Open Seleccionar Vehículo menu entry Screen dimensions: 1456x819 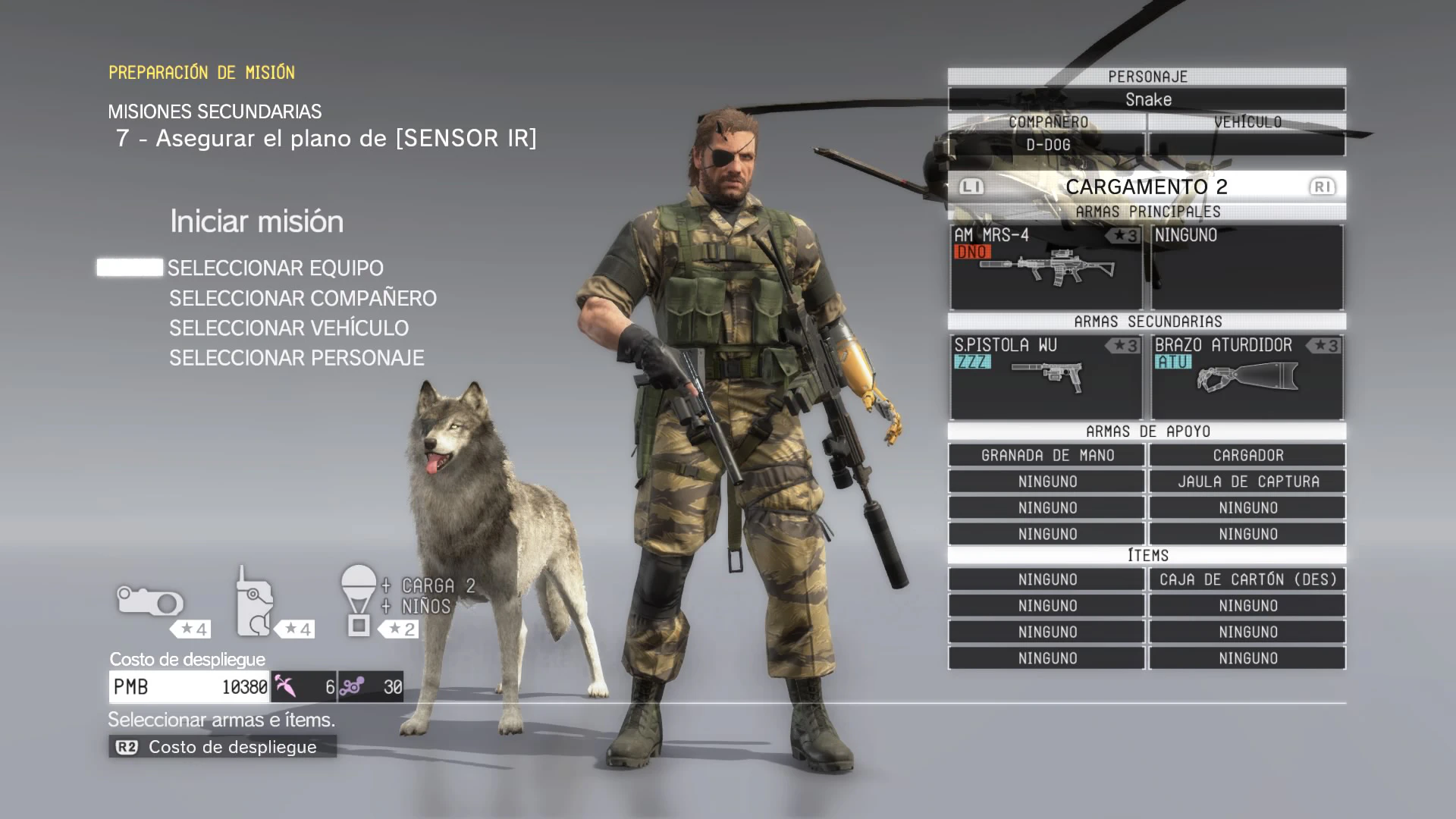pyautogui.click(x=288, y=328)
